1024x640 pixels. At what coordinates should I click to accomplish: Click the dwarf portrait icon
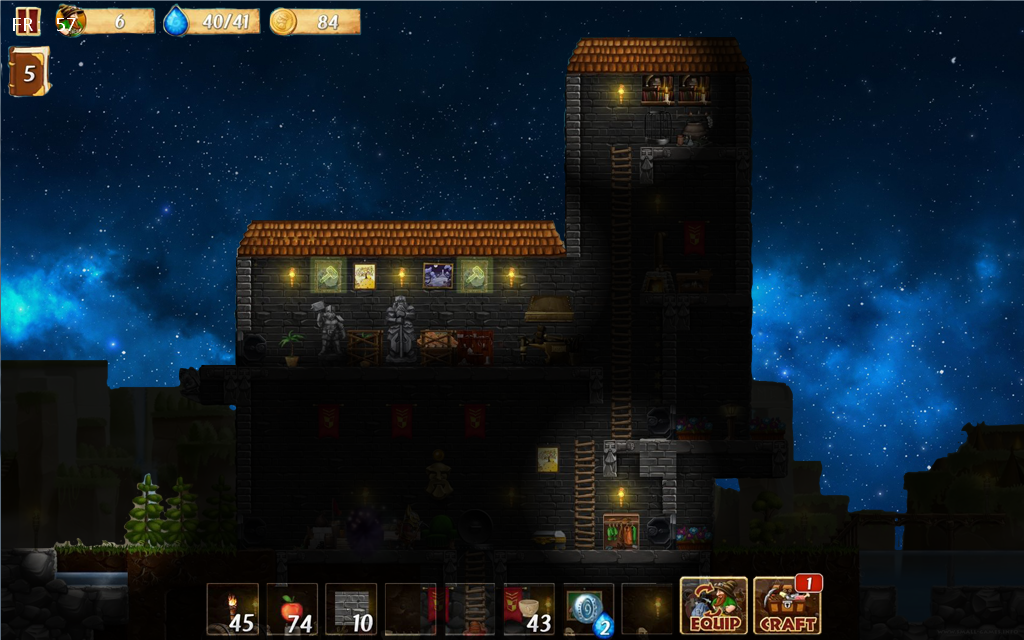pyautogui.click(x=70, y=21)
